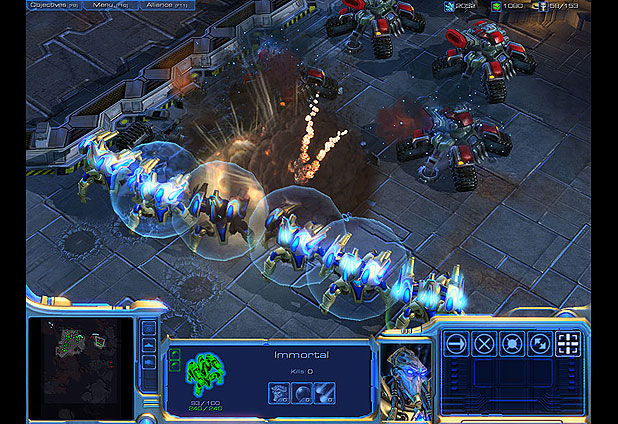This screenshot has width=618, height=424.
Task: Issue the Move command
Action: pos(456,344)
